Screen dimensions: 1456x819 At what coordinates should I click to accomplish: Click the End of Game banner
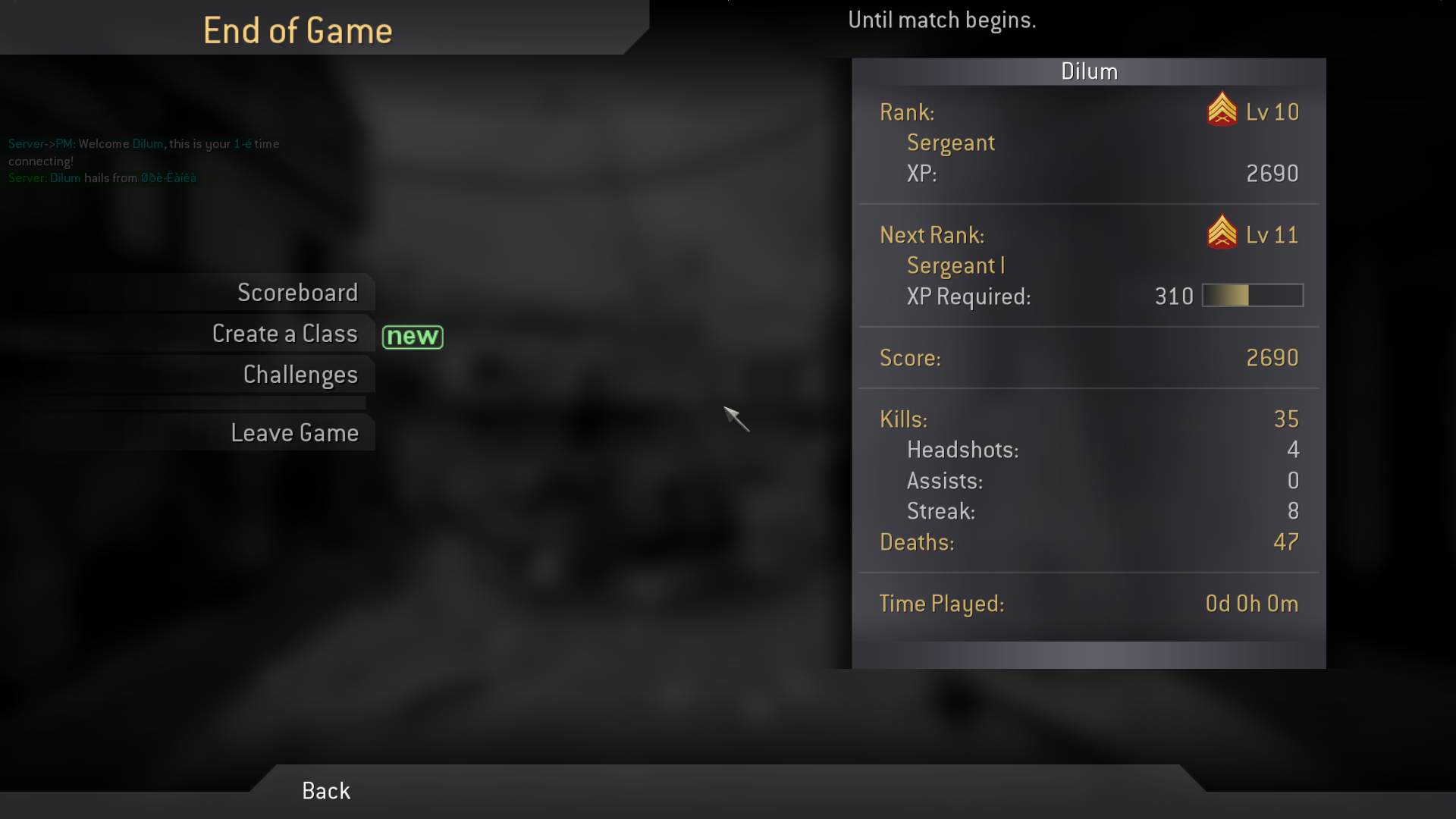point(297,30)
